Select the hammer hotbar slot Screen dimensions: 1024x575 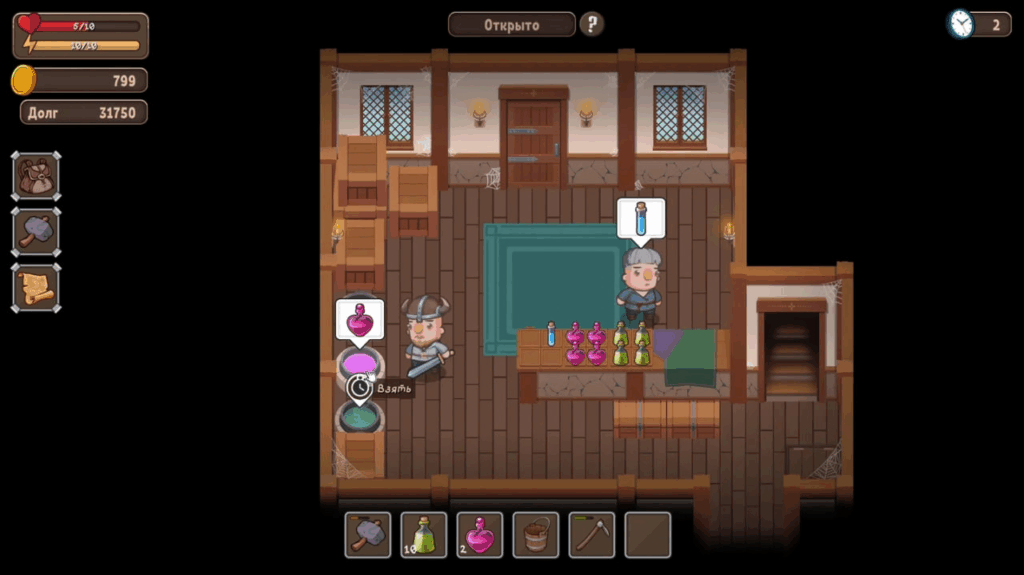tap(368, 535)
